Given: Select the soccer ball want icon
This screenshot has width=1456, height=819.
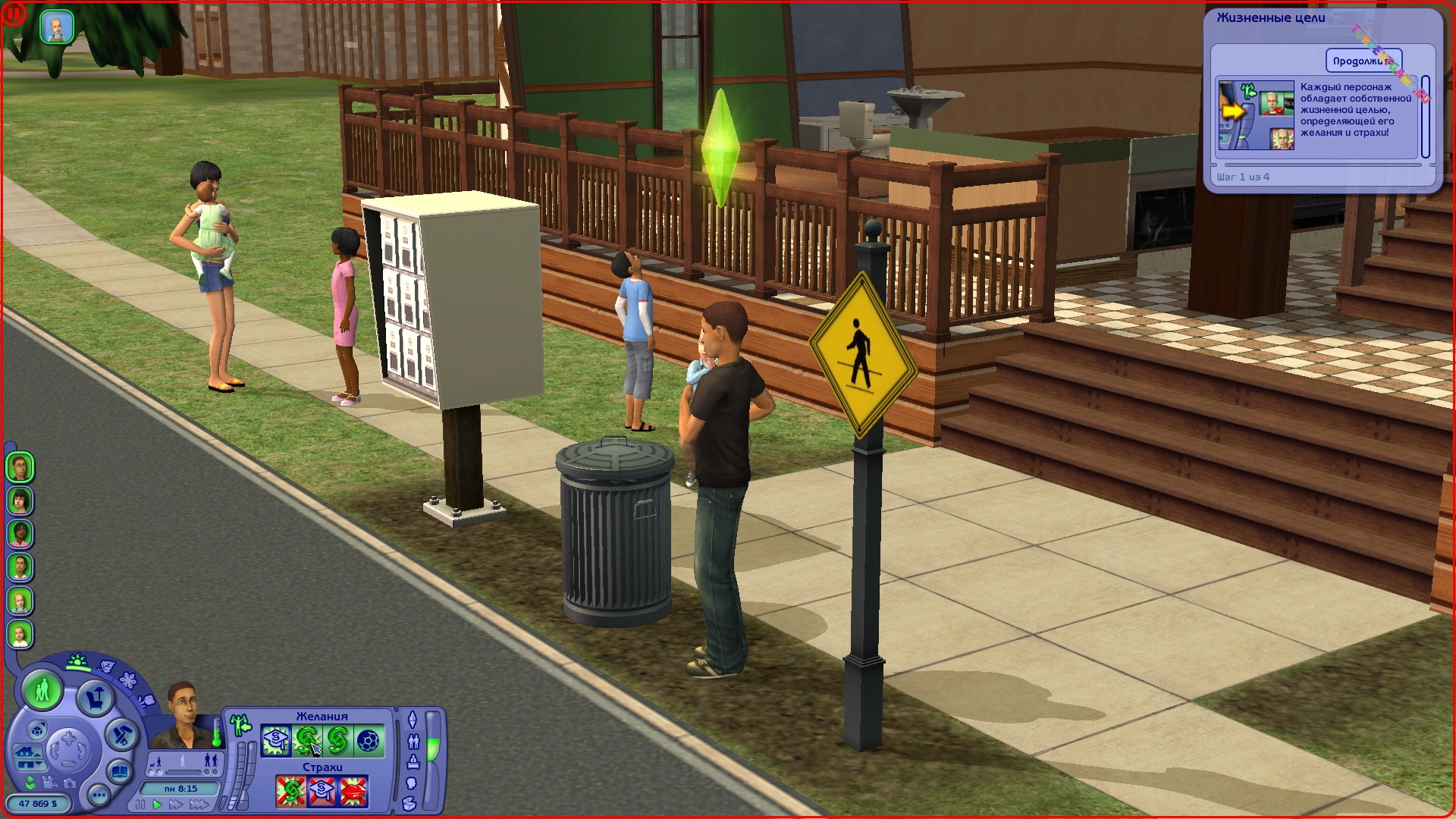Looking at the screenshot, I should [x=369, y=740].
